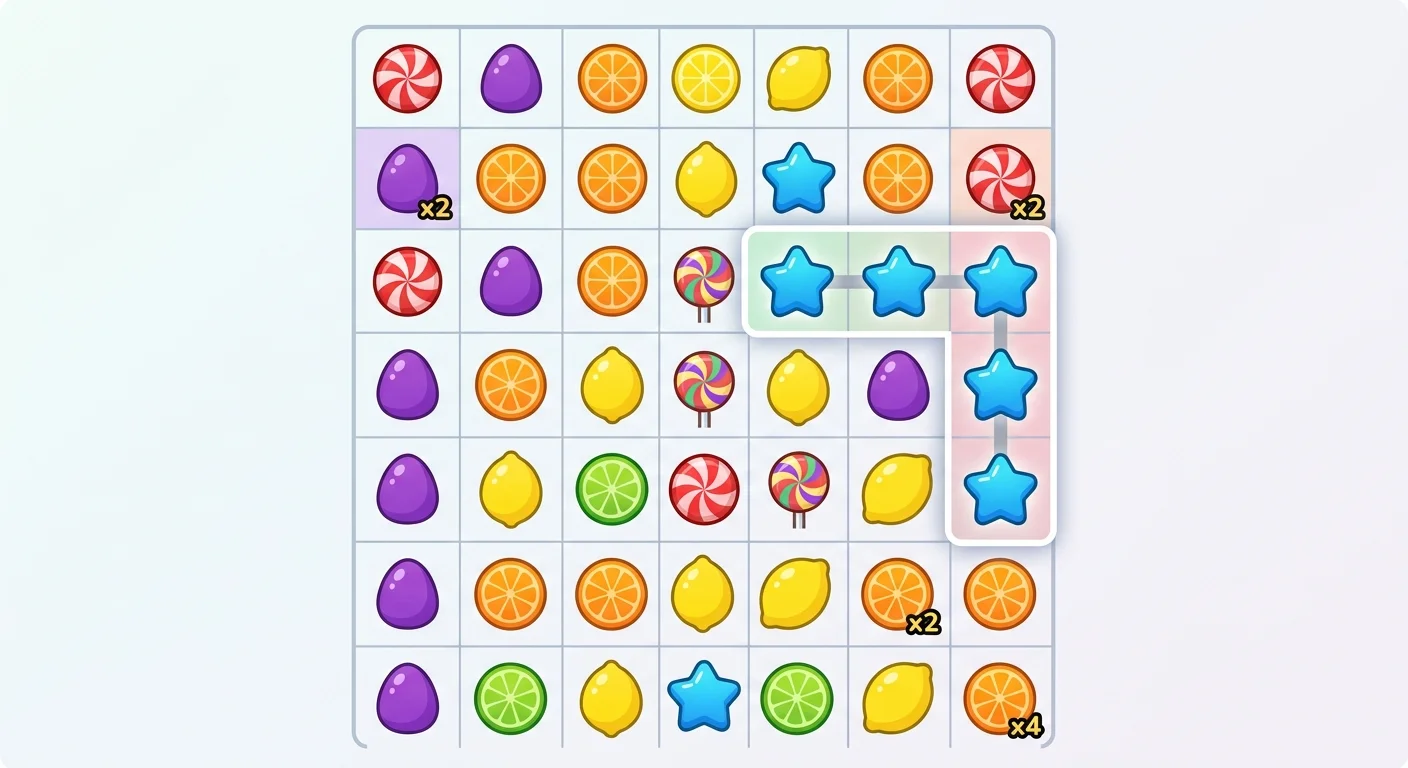Click the peppermint swirl with the x2 multiplier
Viewport: 1408px width, 768px height.
coord(1002,180)
